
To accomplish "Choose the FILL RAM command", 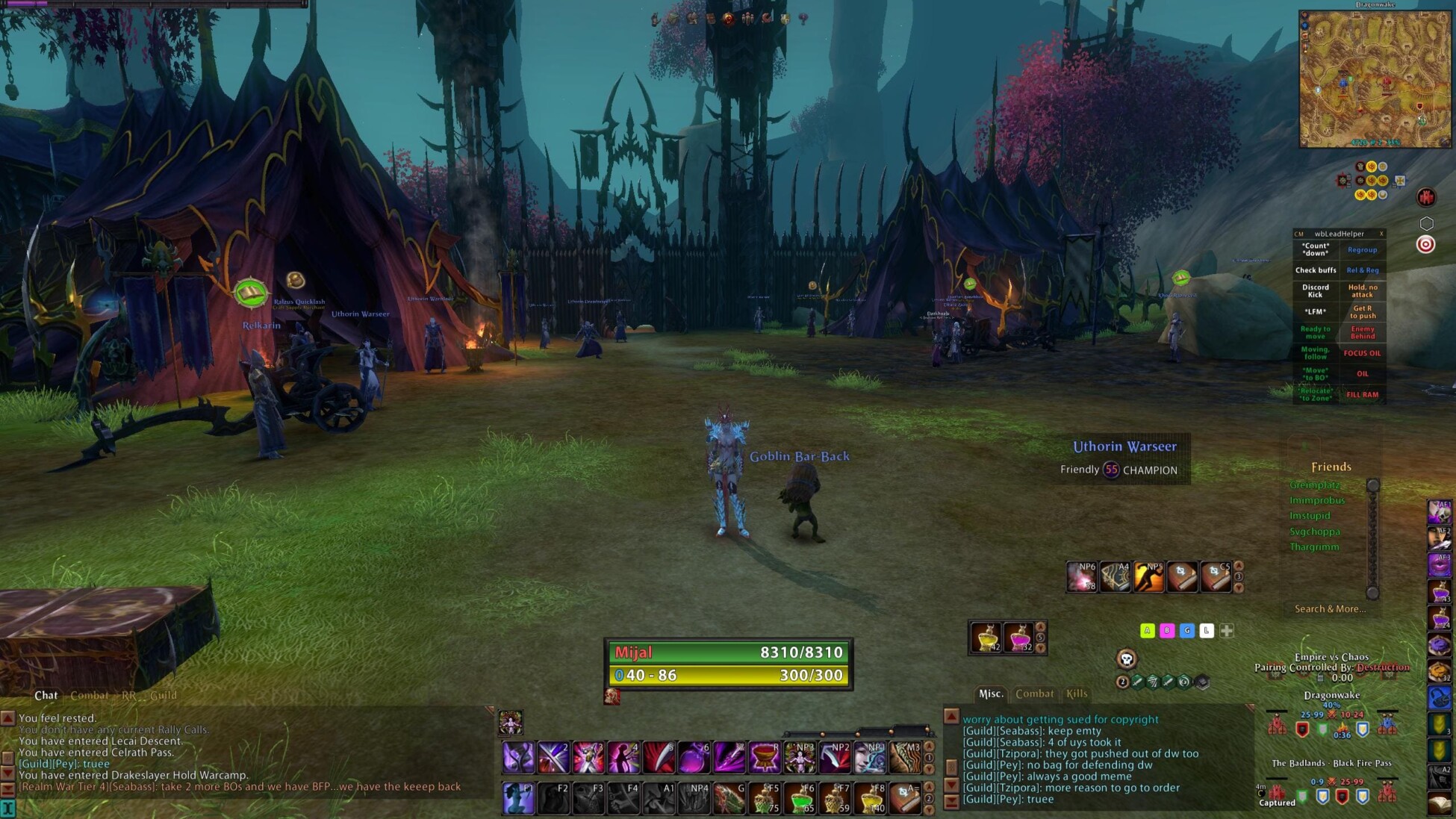I will coord(1362,395).
